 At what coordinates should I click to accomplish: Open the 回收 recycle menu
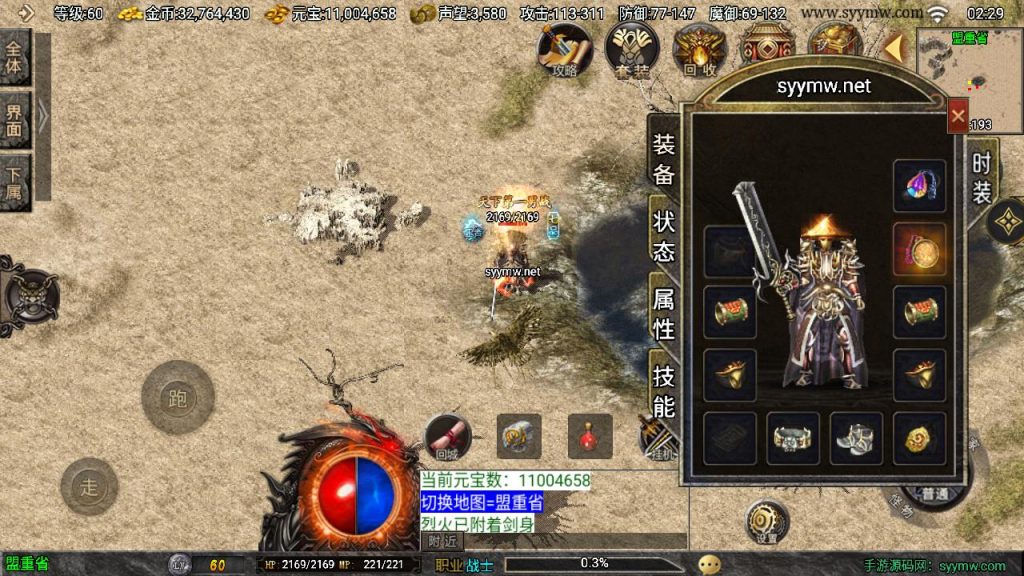699,47
